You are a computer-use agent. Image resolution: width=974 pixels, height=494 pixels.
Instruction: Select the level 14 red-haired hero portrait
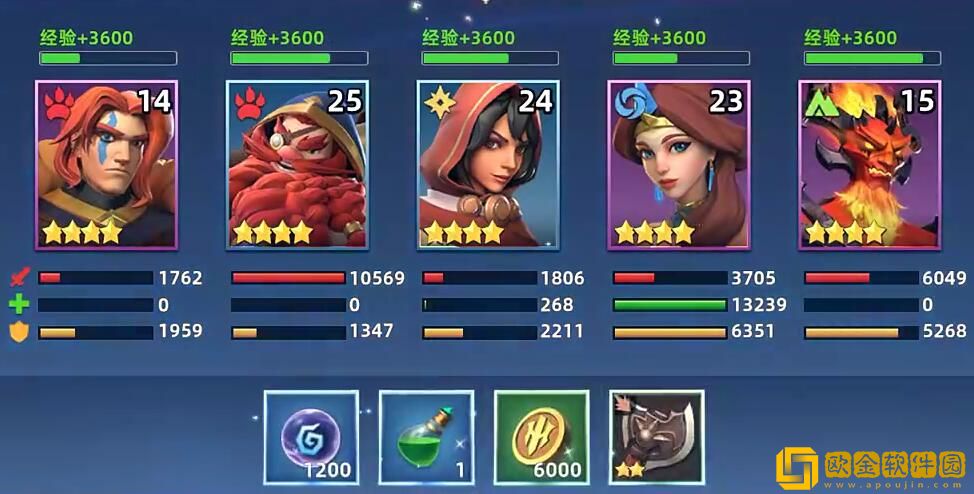click(x=106, y=165)
